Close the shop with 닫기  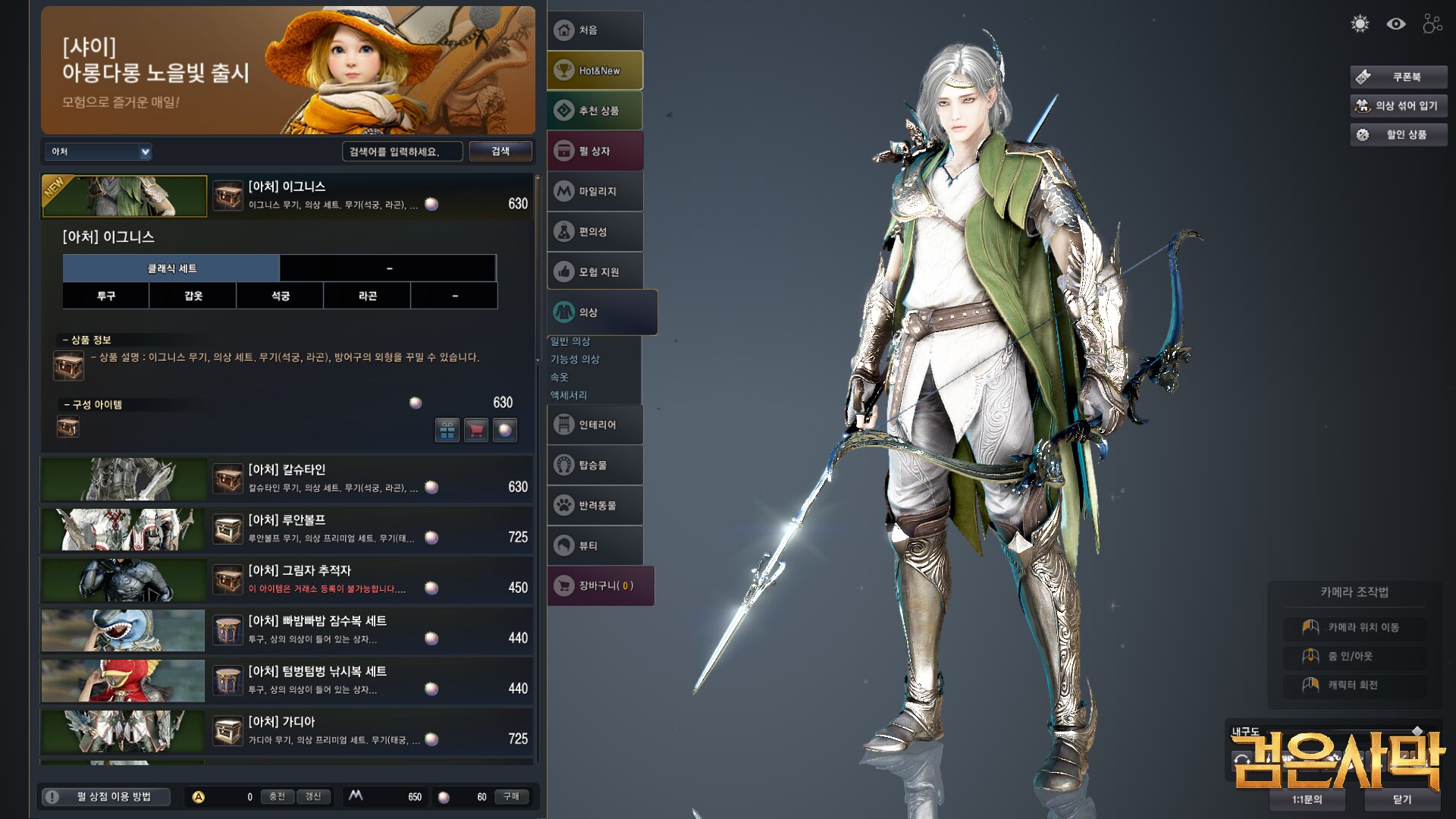point(1402,799)
